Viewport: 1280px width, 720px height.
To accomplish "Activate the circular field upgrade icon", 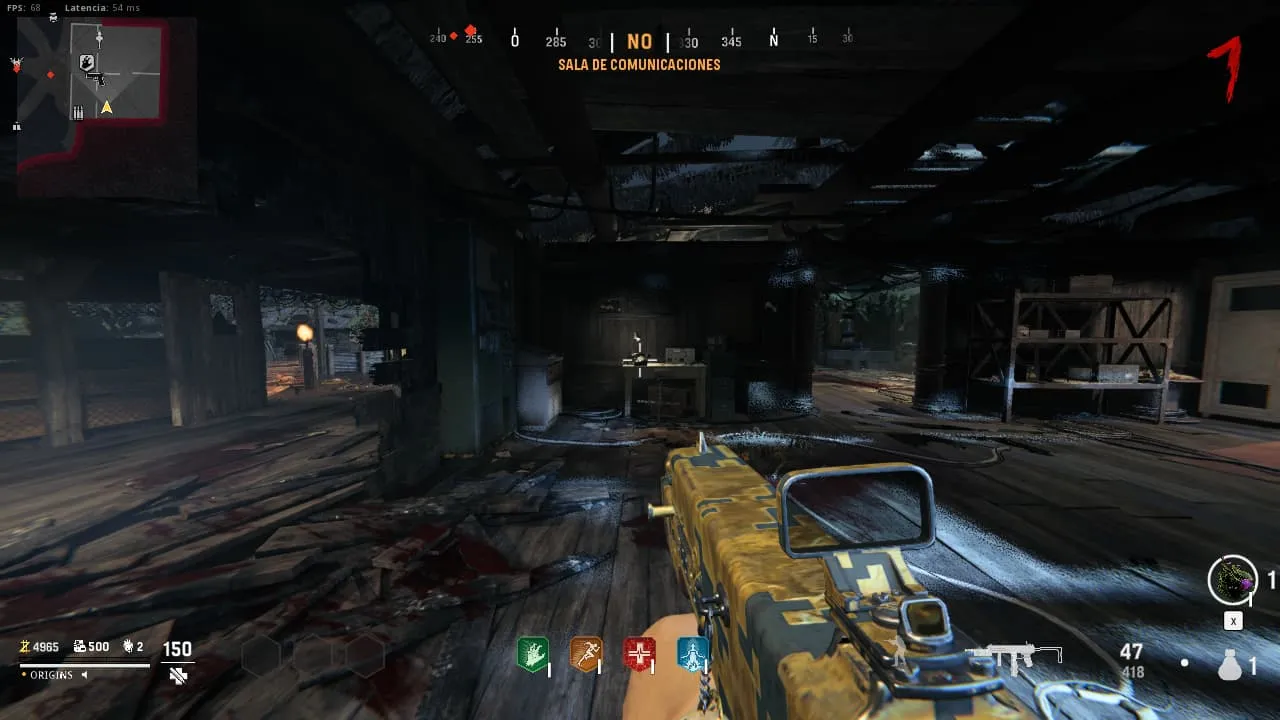I will 1232,580.
